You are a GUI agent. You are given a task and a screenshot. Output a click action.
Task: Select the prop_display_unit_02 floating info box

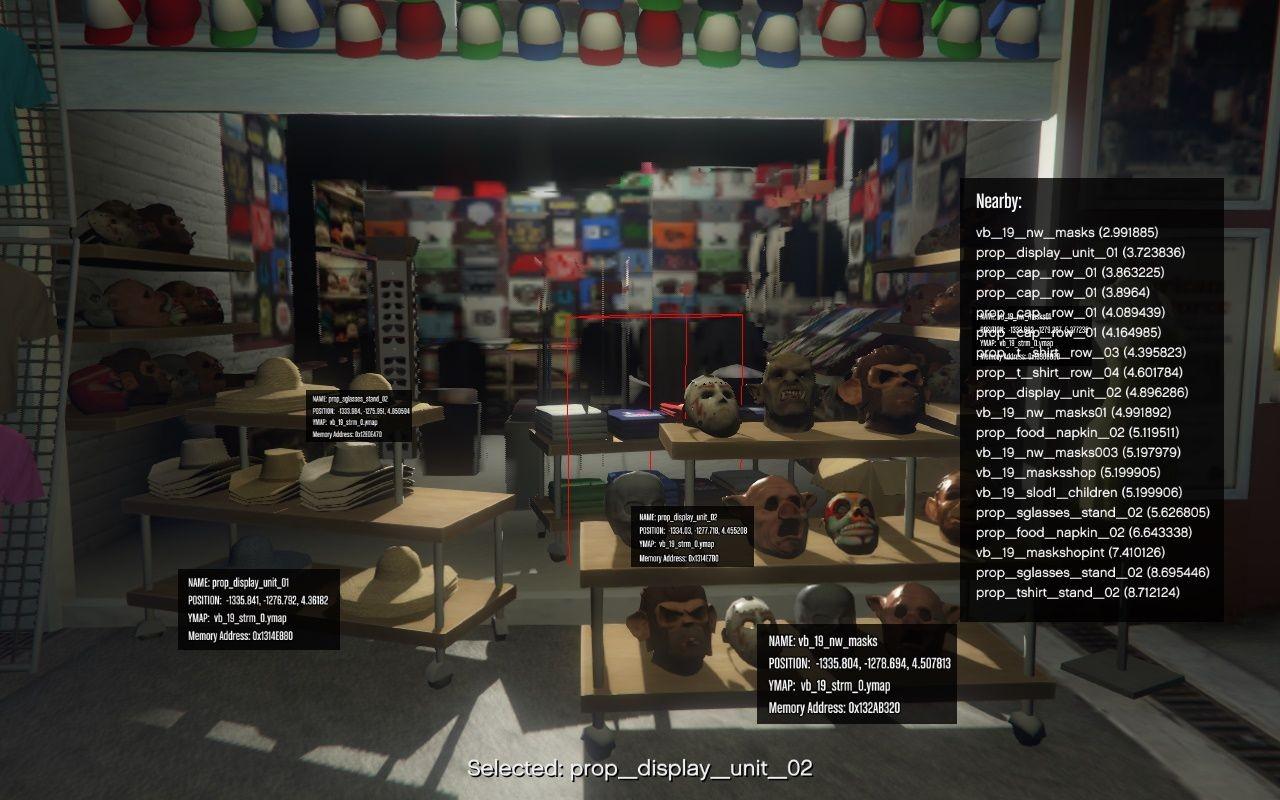tap(692, 537)
